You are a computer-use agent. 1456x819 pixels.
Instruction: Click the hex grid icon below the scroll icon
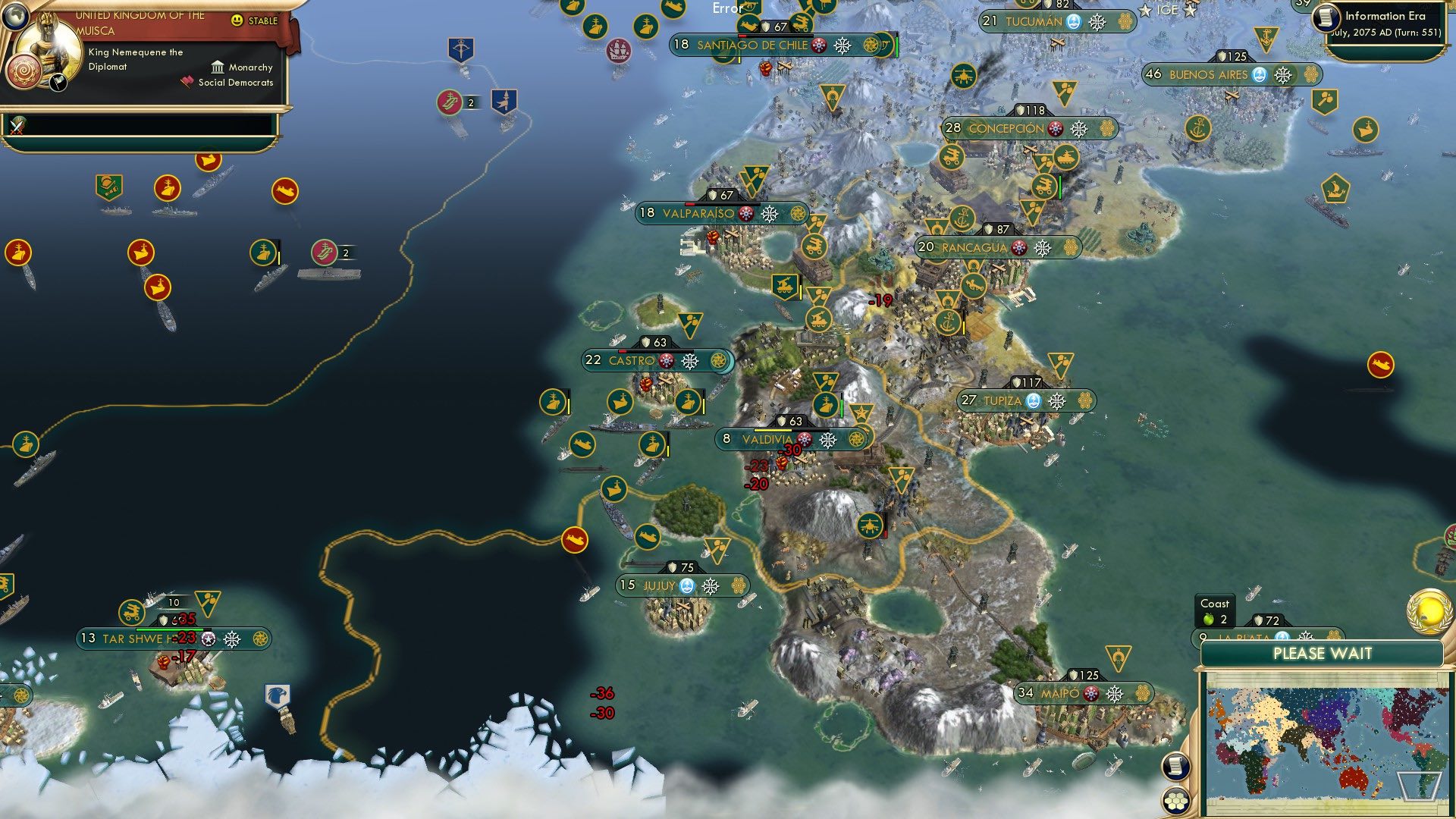[1175, 799]
